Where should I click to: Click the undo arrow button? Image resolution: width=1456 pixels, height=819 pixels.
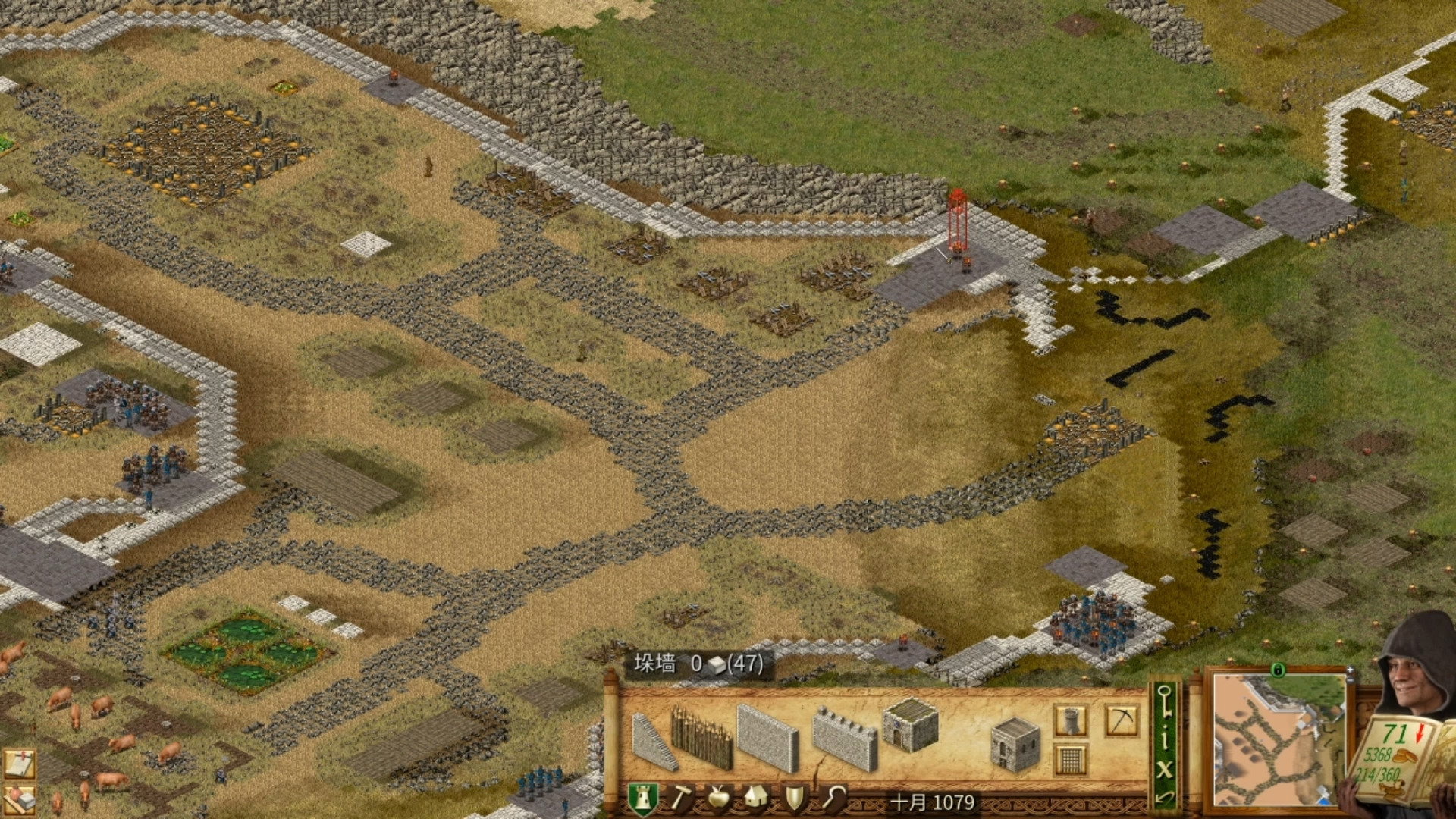pos(1165,797)
